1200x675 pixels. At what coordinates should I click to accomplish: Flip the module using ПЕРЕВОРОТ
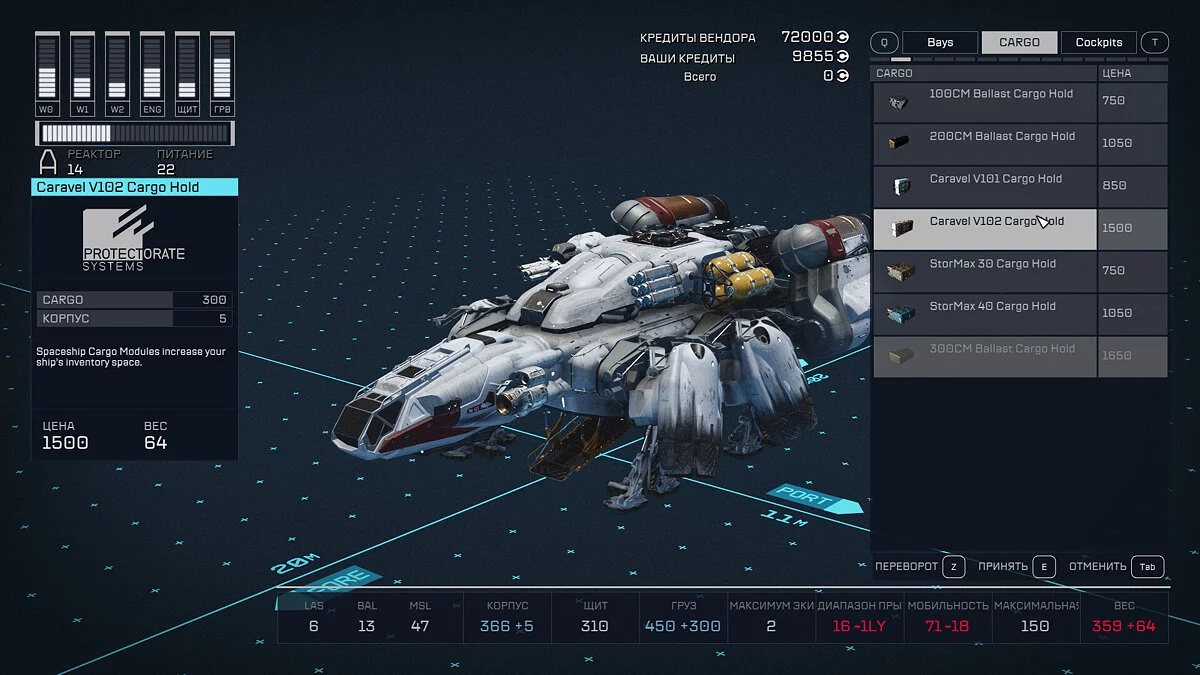919,567
